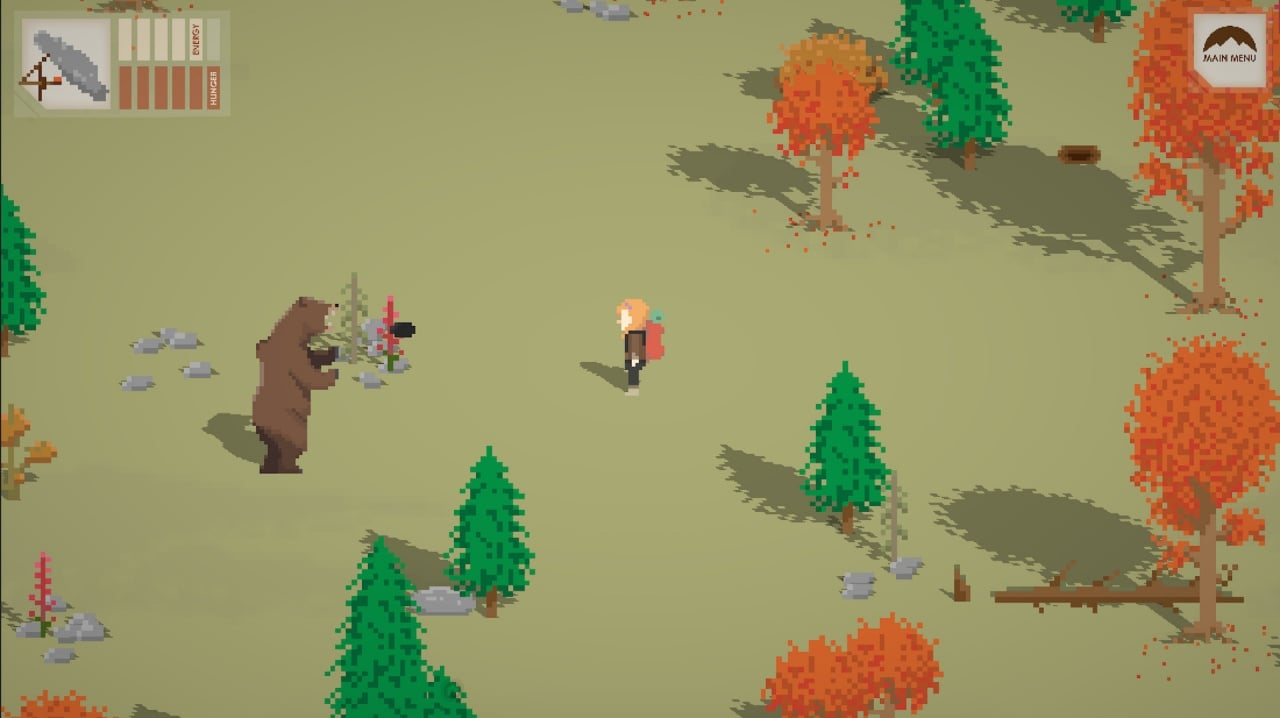Select the gray fish inventory slot

[67, 64]
